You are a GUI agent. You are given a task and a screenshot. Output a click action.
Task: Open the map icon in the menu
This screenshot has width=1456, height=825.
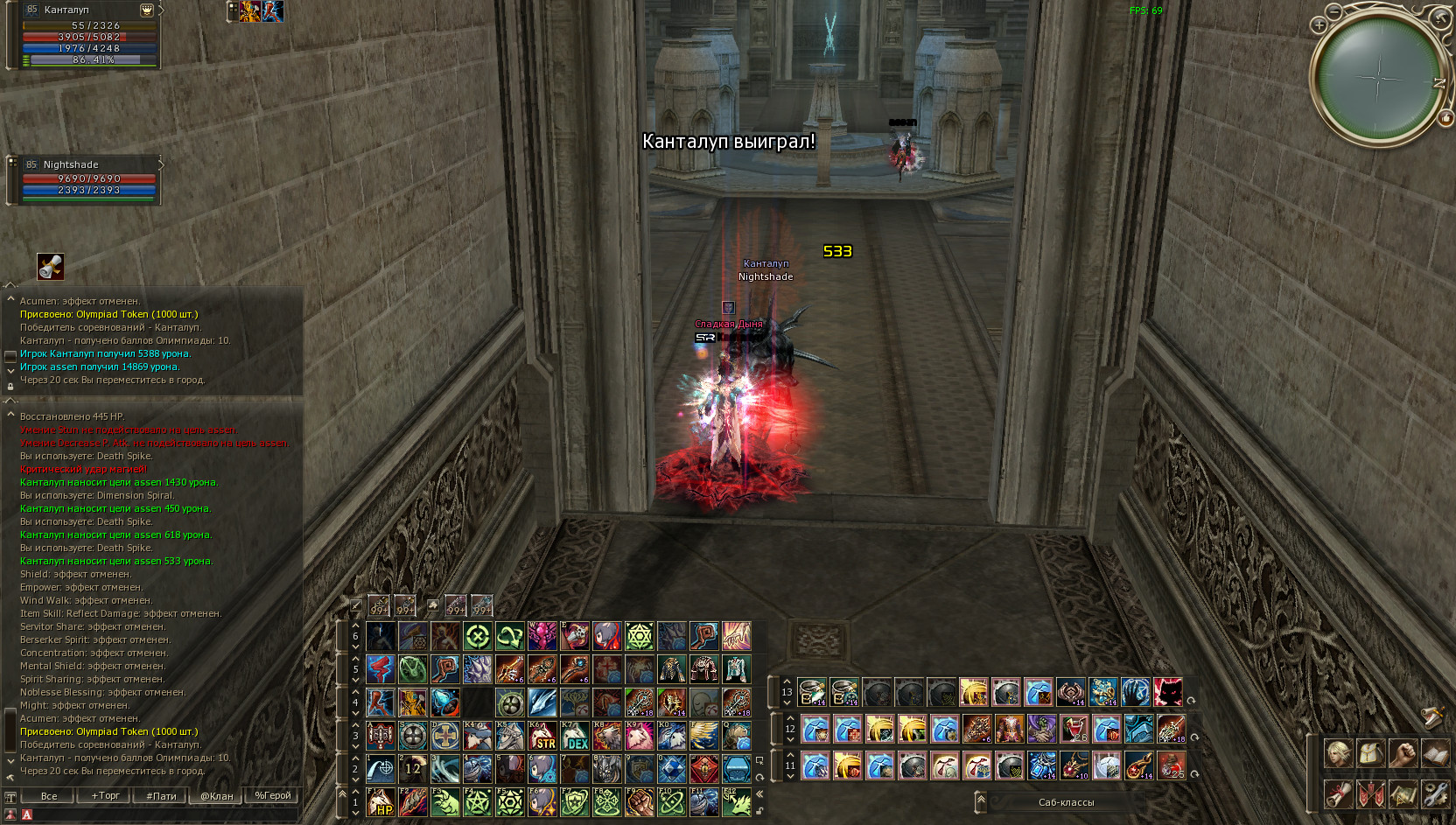(1403, 794)
